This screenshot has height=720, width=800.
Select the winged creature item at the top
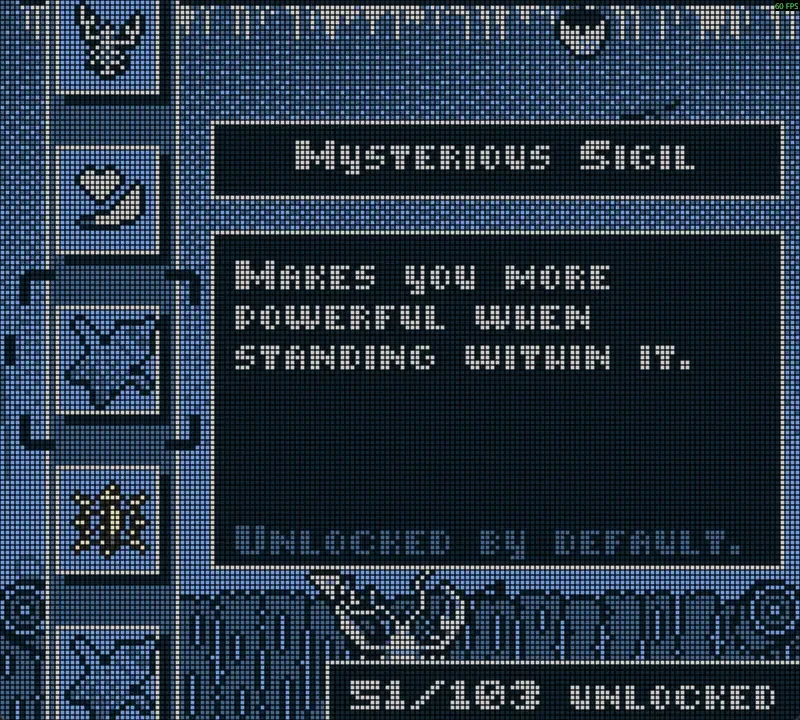coord(109,40)
